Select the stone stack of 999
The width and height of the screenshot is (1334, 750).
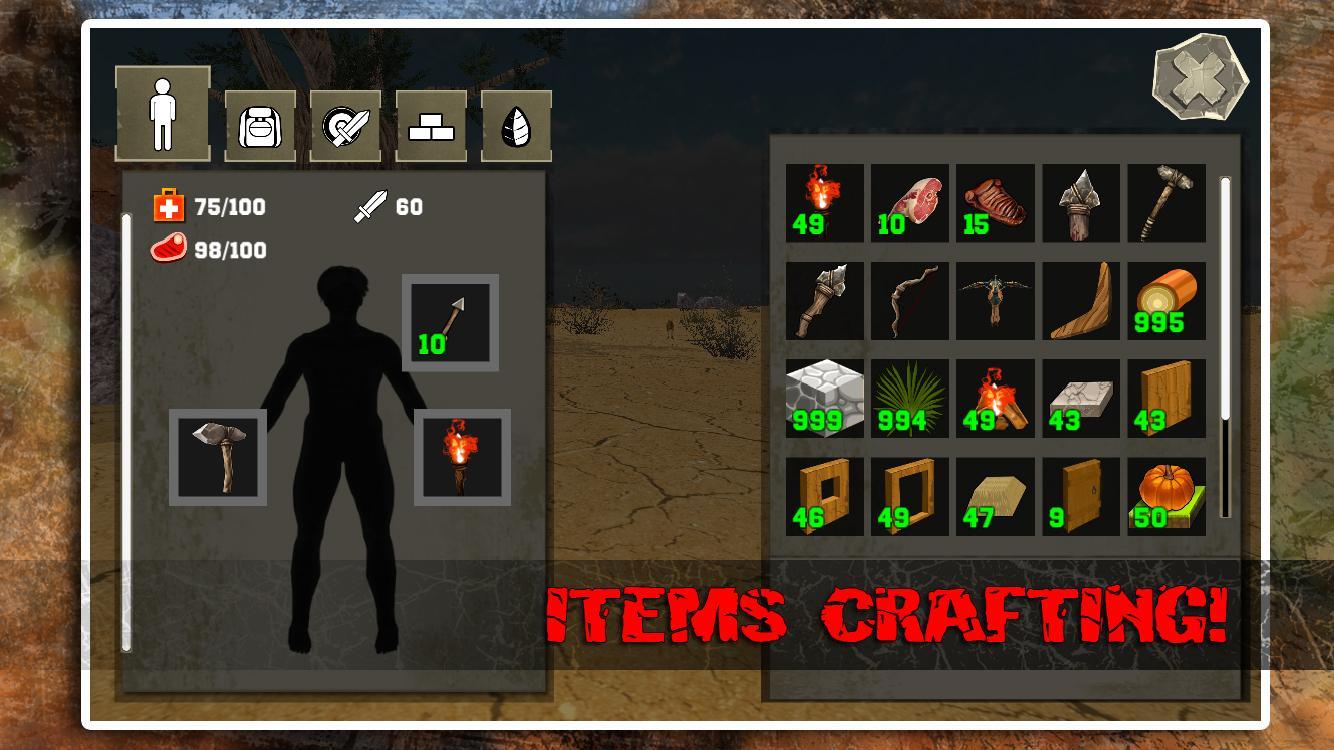click(x=824, y=398)
